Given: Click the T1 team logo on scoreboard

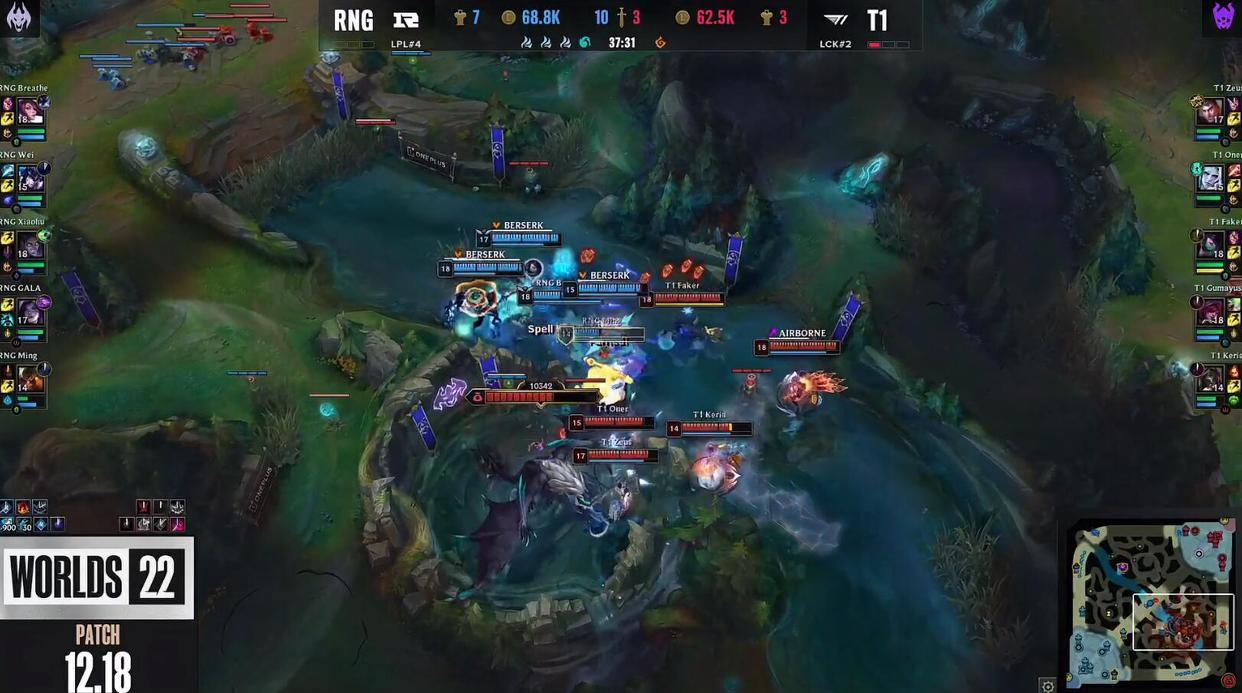Looking at the screenshot, I should point(835,19).
